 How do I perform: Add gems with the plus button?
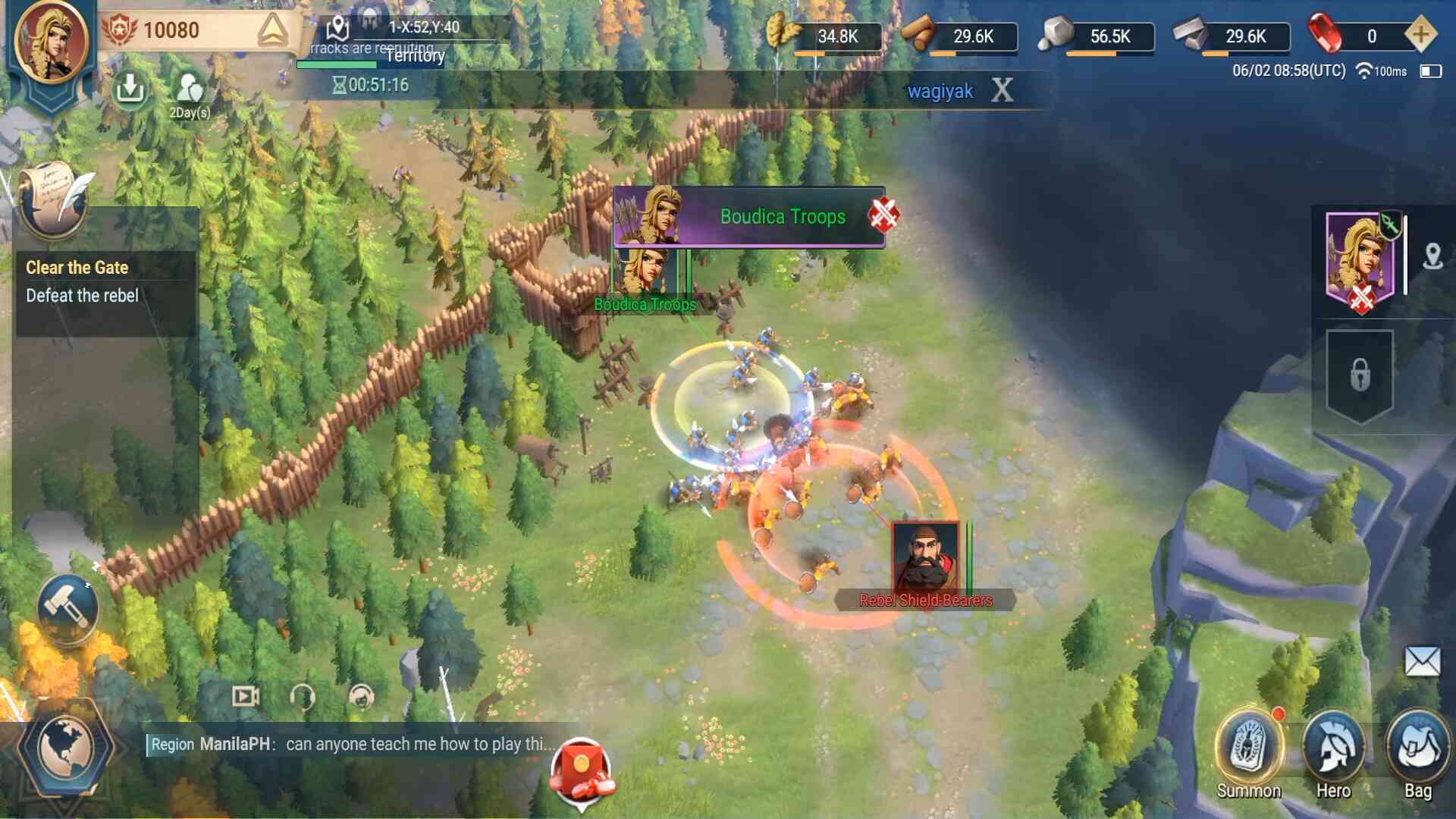[1420, 35]
